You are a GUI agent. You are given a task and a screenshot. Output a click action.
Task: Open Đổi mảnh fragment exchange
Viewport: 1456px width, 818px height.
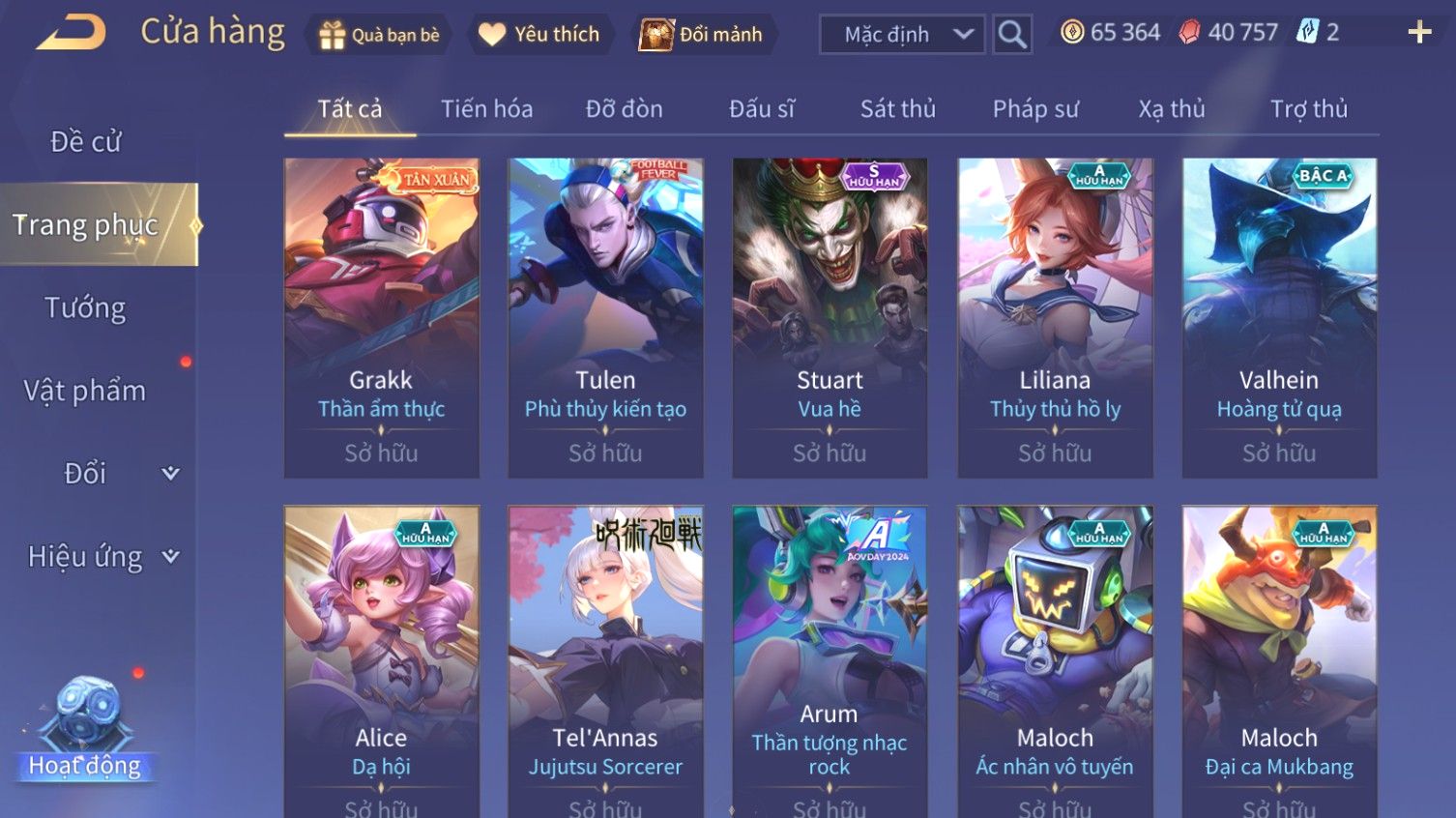pos(703,35)
